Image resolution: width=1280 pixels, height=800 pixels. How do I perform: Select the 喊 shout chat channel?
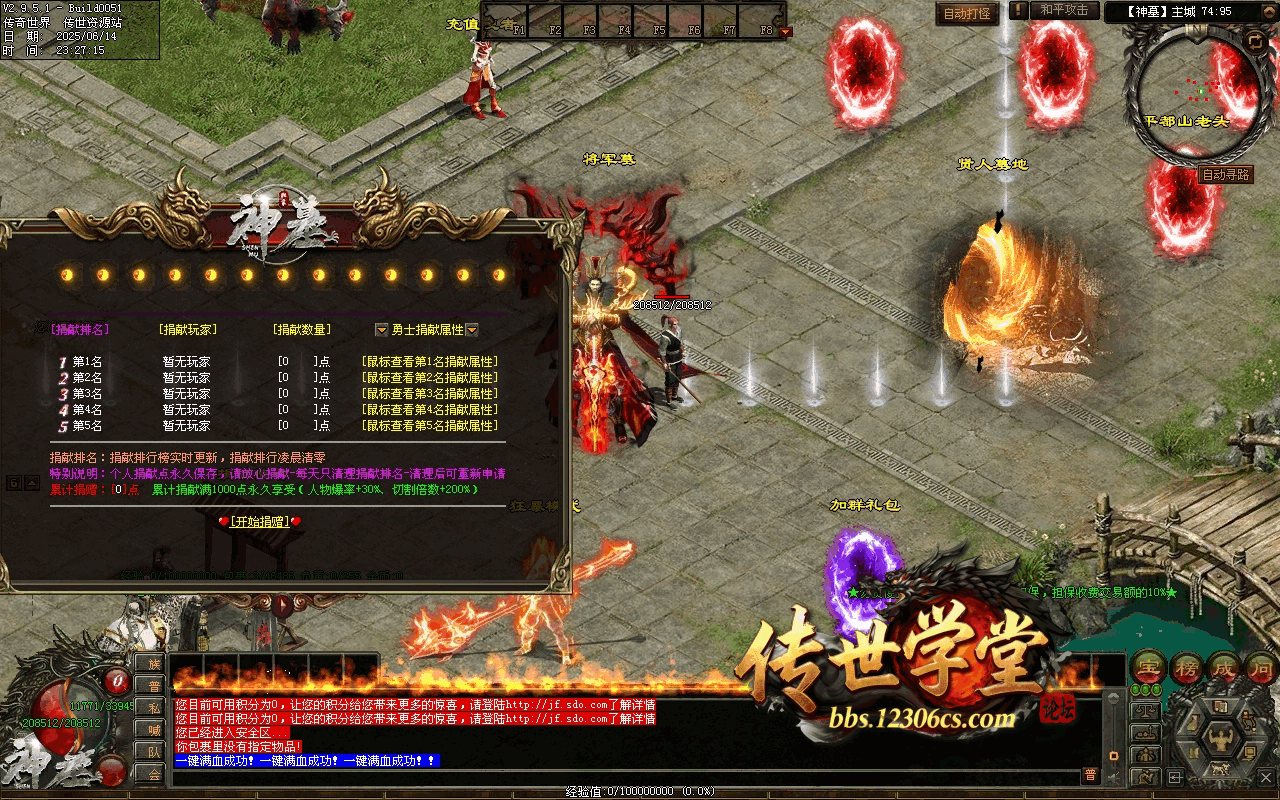point(153,730)
